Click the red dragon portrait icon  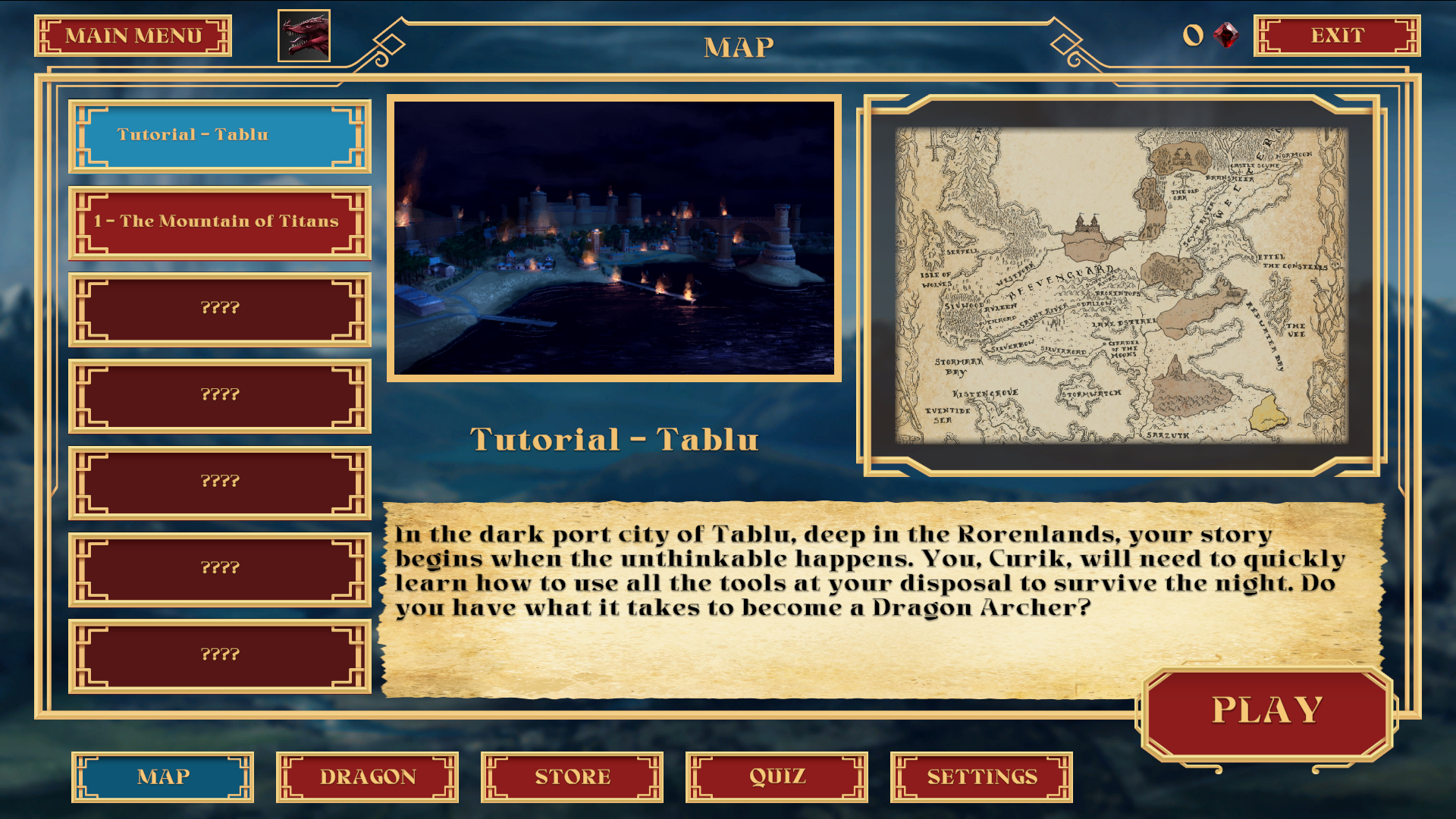[x=304, y=36]
